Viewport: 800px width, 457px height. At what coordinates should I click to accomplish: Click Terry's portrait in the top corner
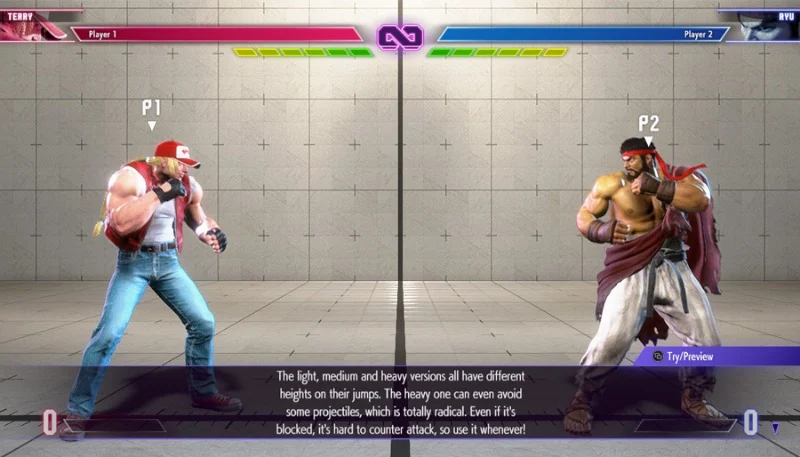coord(32,27)
